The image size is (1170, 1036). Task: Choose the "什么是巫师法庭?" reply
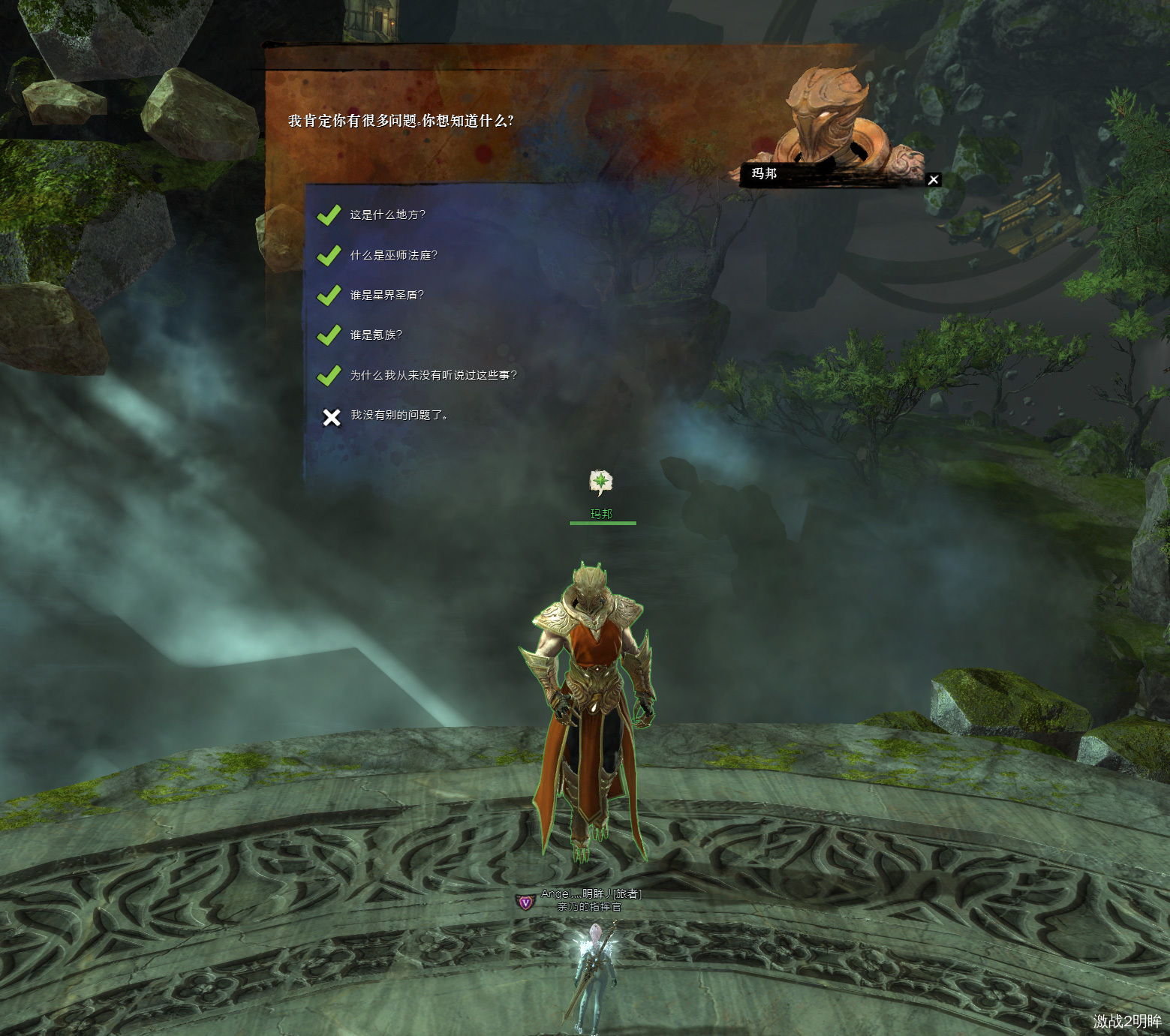[393, 255]
